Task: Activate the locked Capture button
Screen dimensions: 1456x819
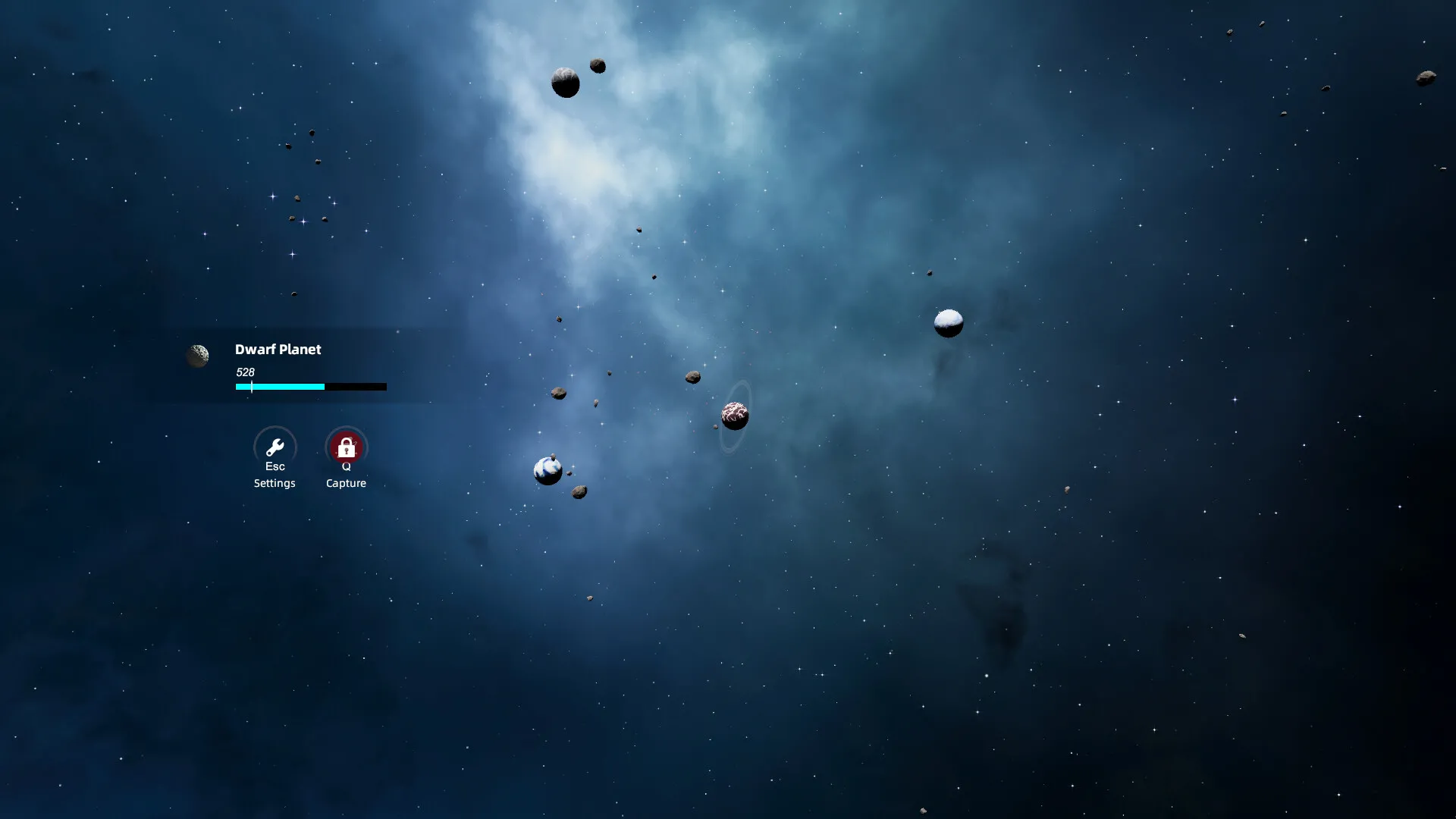Action: click(346, 447)
